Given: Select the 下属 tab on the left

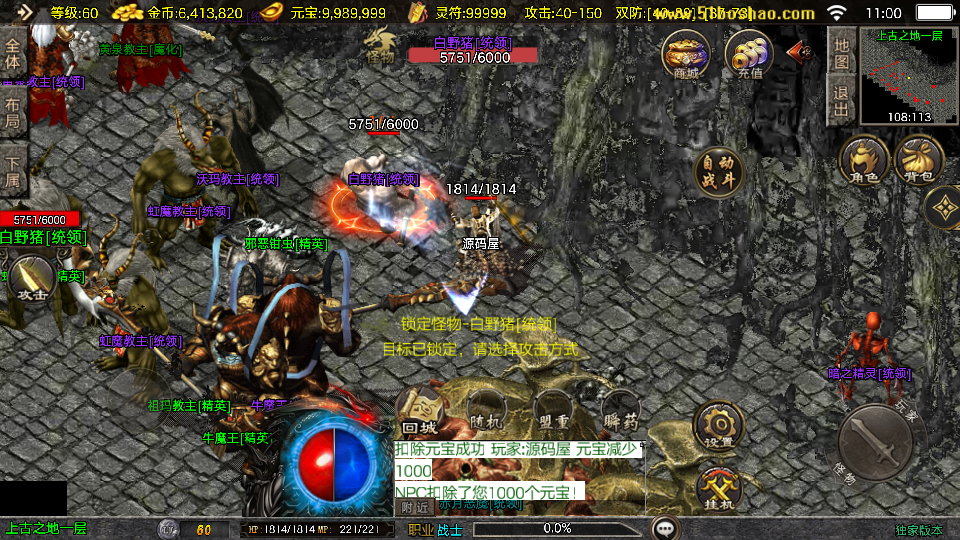Looking at the screenshot, I should 13,170.
